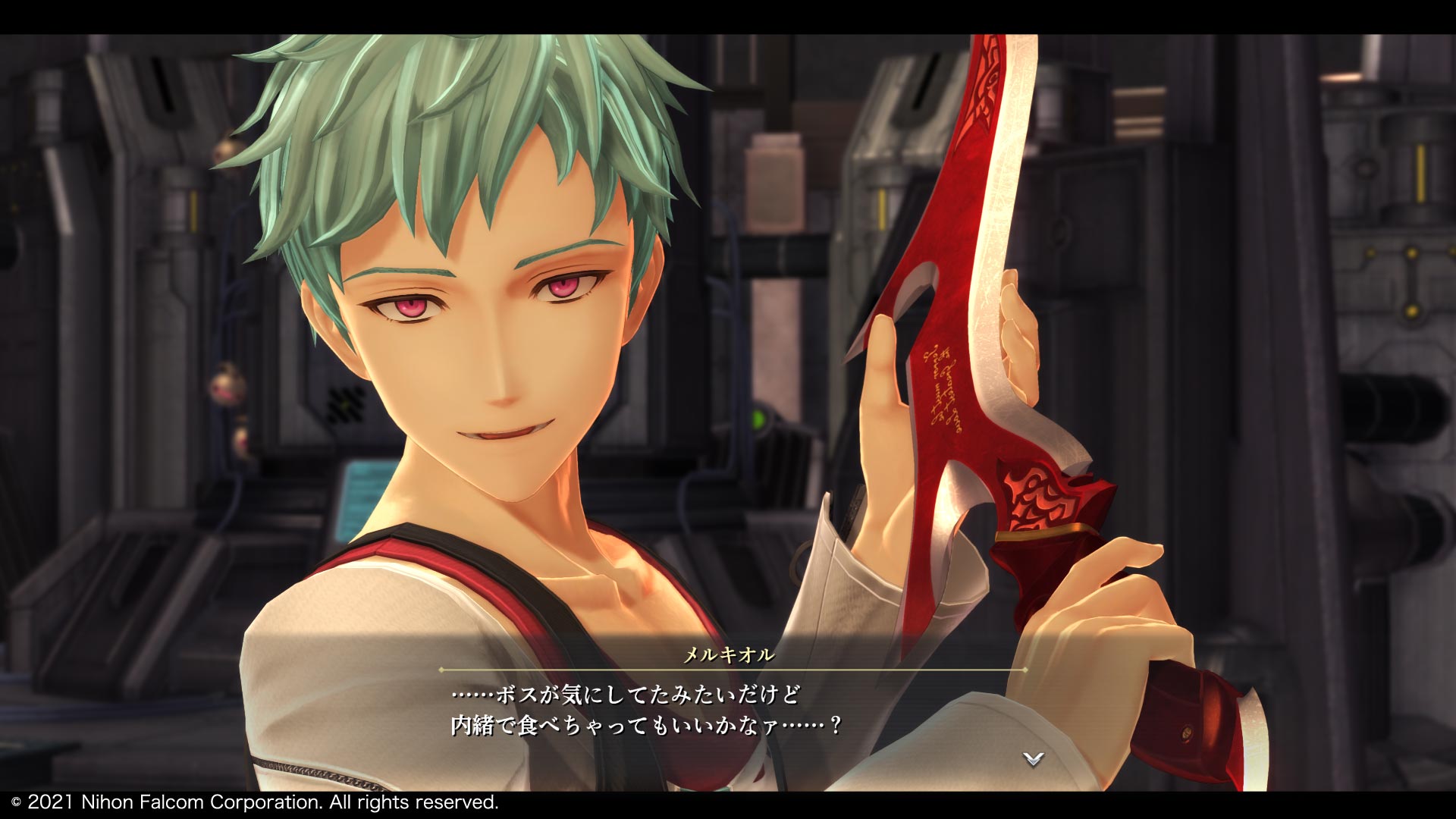Advance dialogue with the down arrow indicator
The image size is (1456, 819).
point(1033,758)
